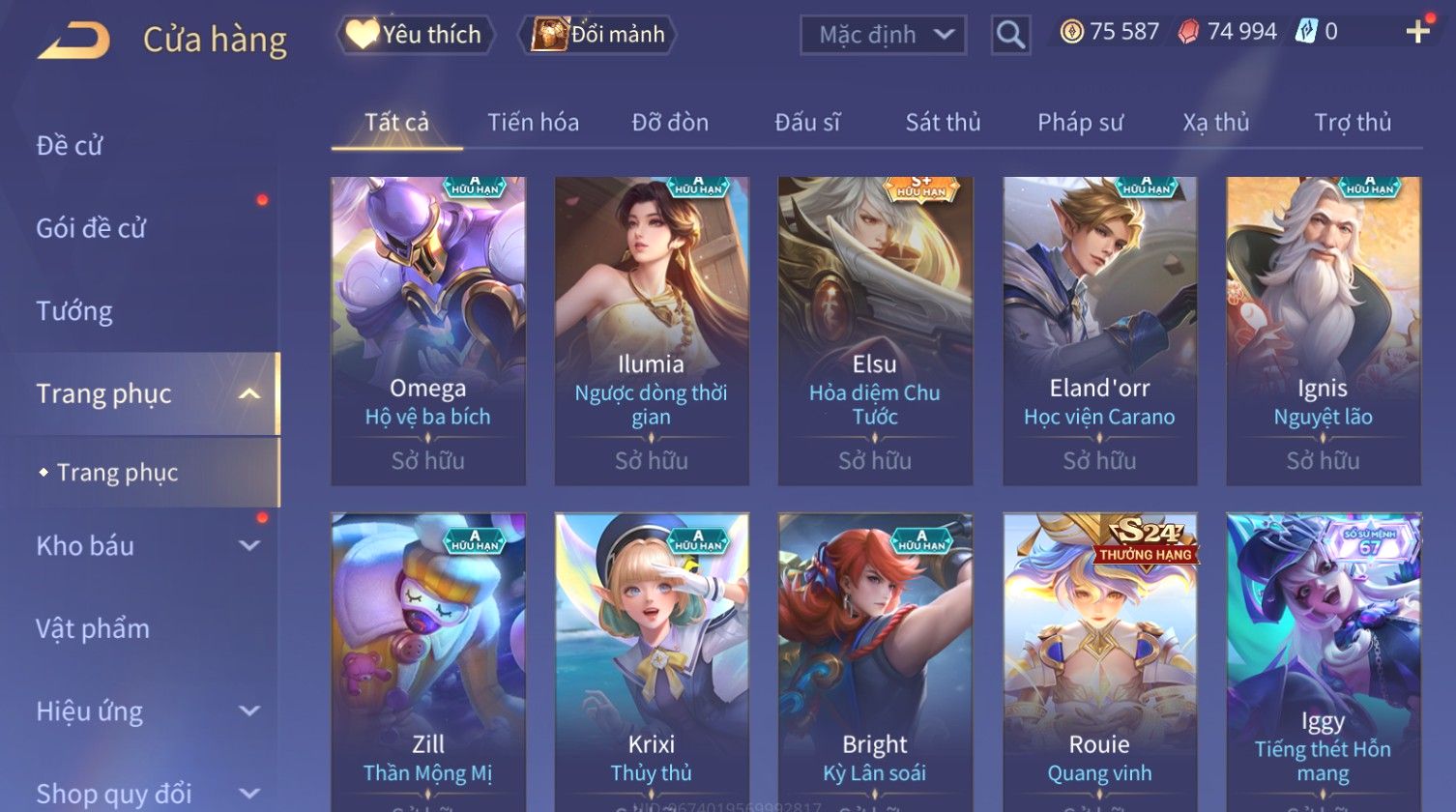Expand the Kho báu menu
The image size is (1456, 812).
pyautogui.click(x=145, y=546)
